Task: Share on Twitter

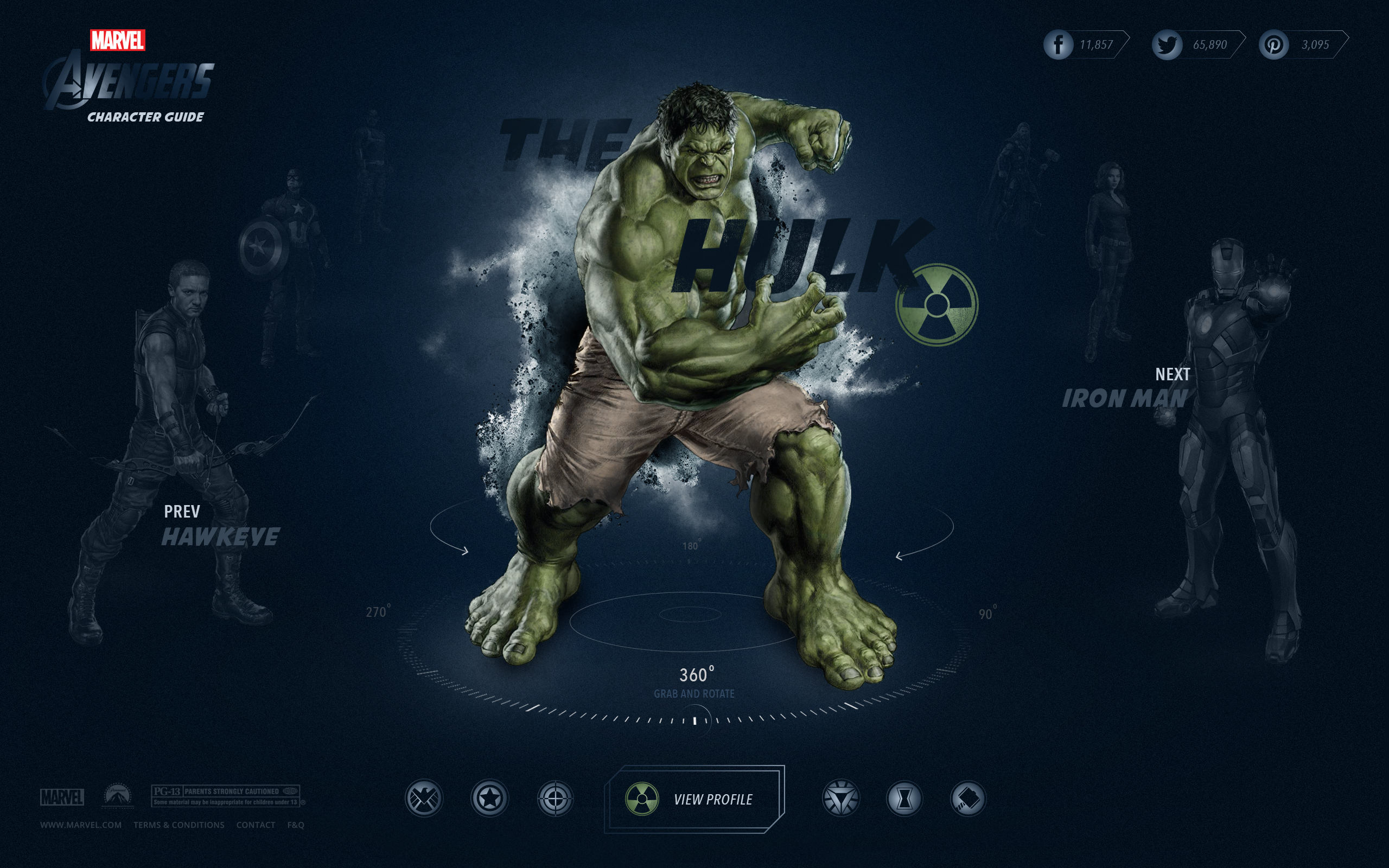Action: pos(1167,45)
